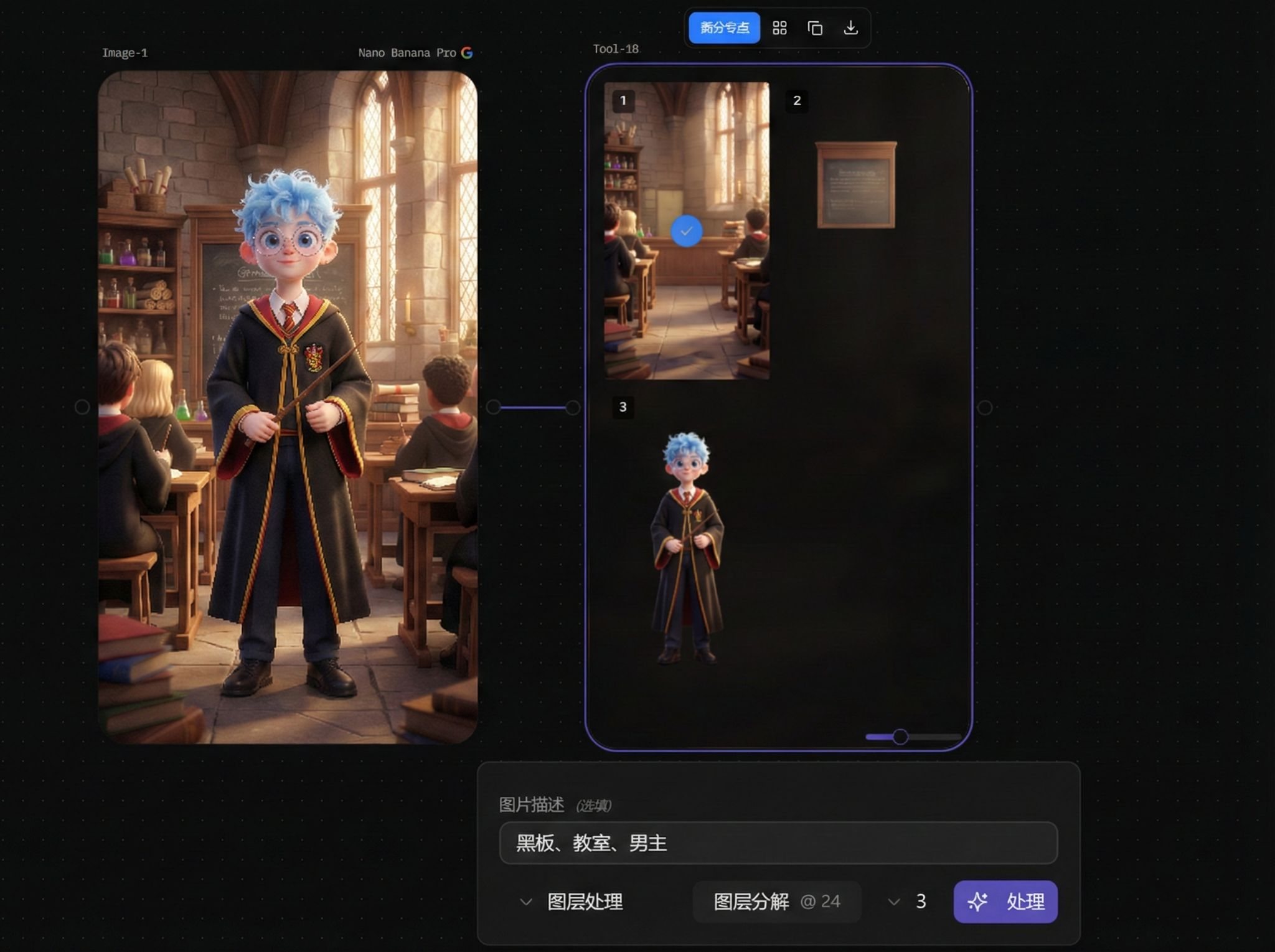Expand the 图层处理 section chevron
The height and width of the screenshot is (952, 1275).
point(525,902)
